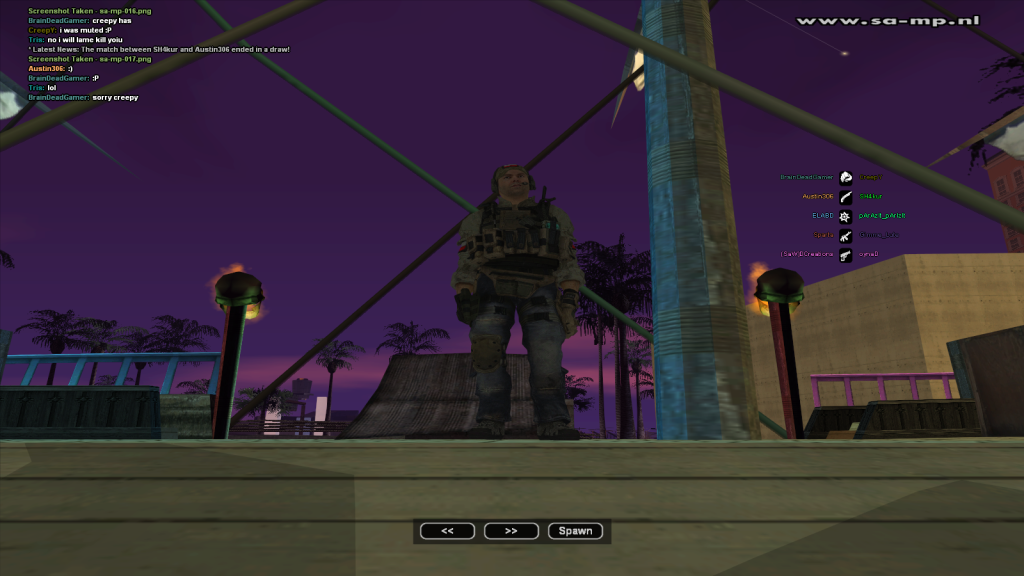The width and height of the screenshot is (1024, 576).
Task: Go to previous skin with << button
Action: point(447,531)
